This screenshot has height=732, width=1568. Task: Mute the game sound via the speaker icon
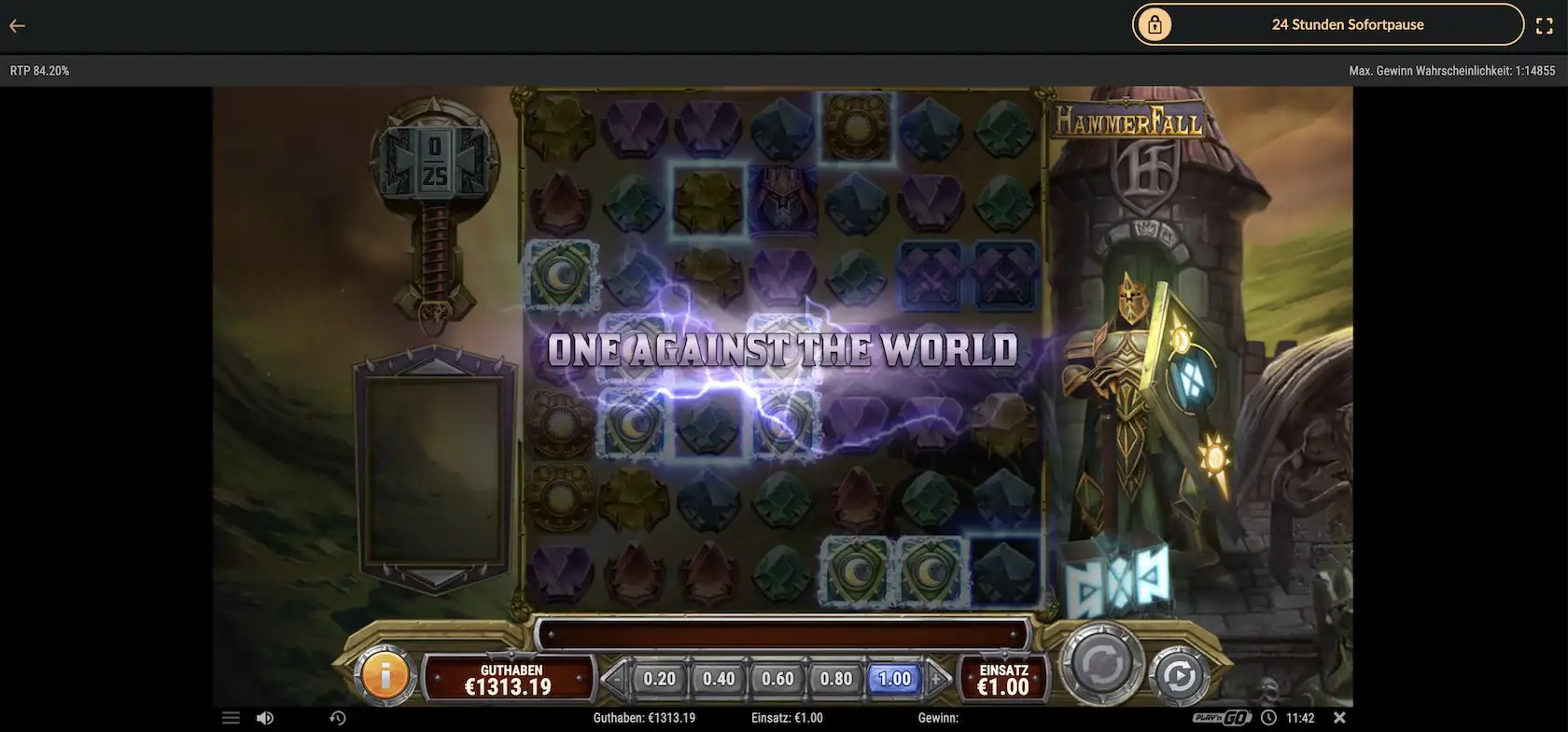pyautogui.click(x=265, y=717)
